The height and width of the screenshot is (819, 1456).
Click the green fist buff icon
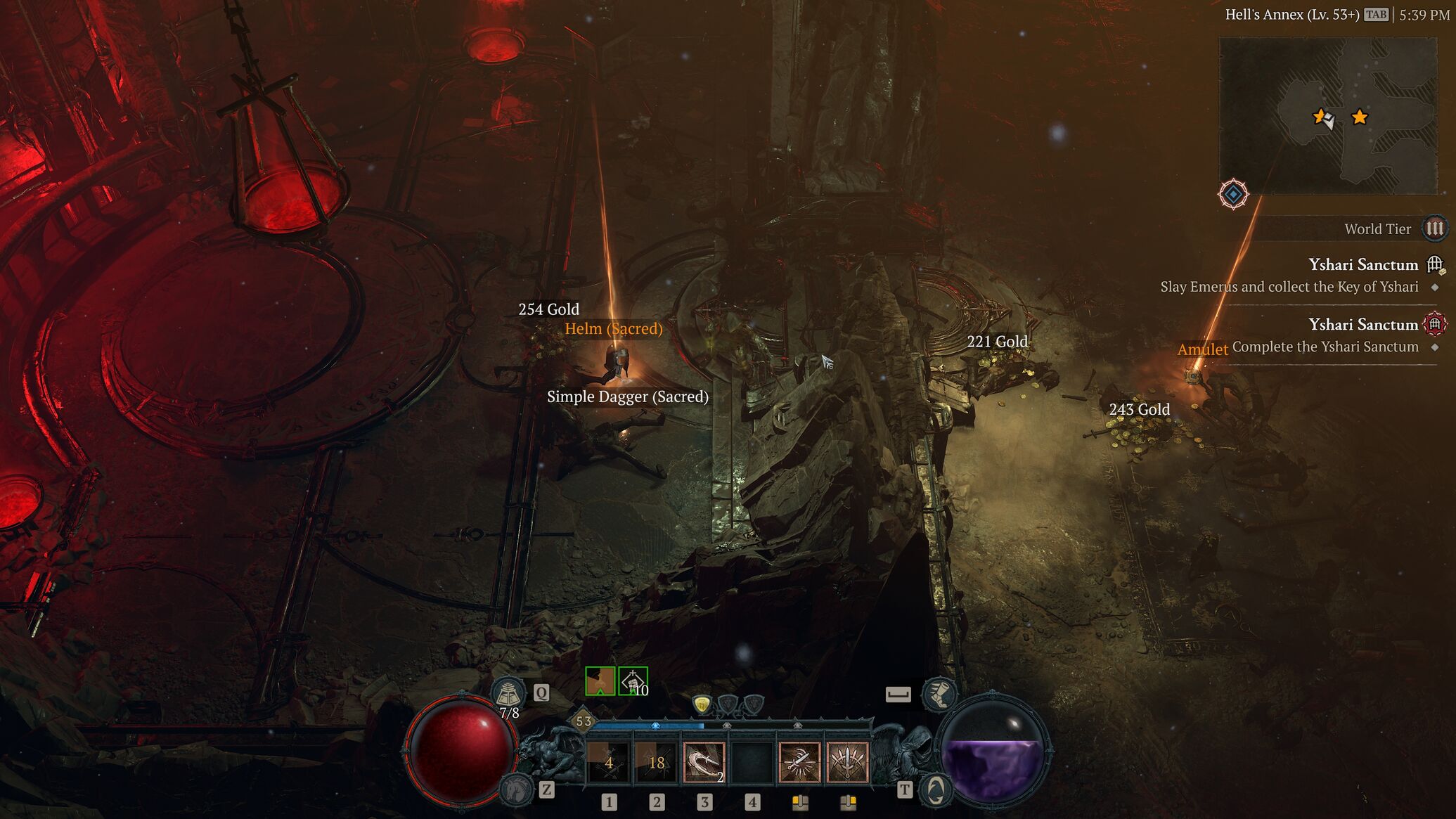(x=633, y=681)
